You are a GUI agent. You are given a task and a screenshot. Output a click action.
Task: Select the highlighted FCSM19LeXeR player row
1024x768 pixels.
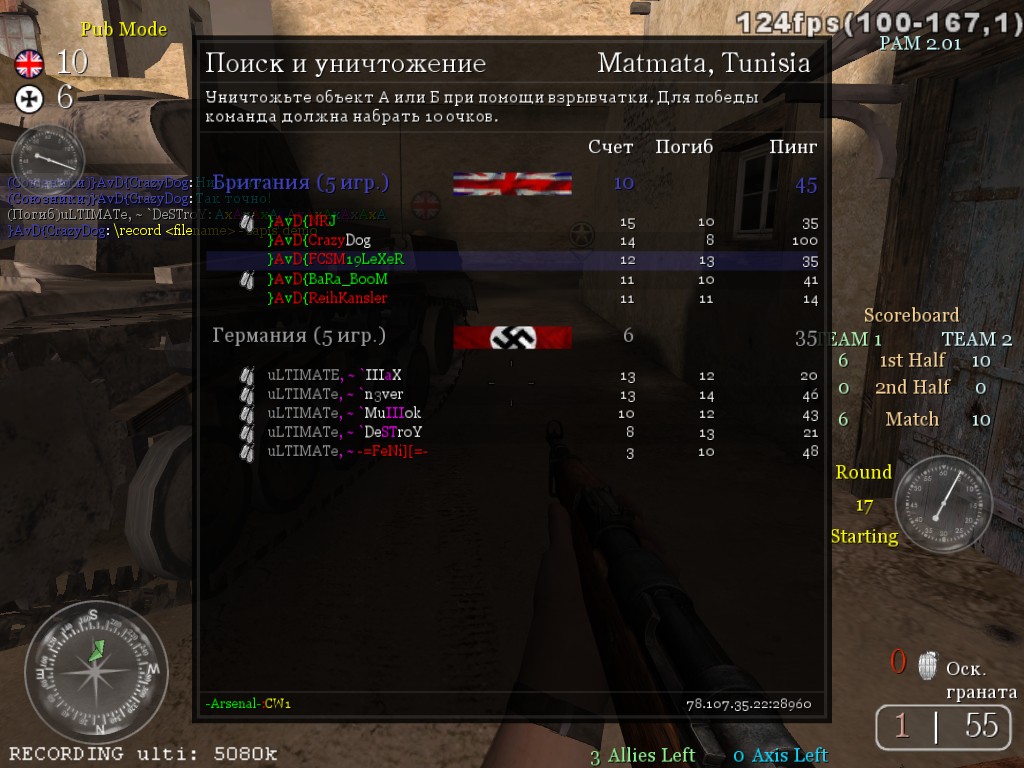512,260
